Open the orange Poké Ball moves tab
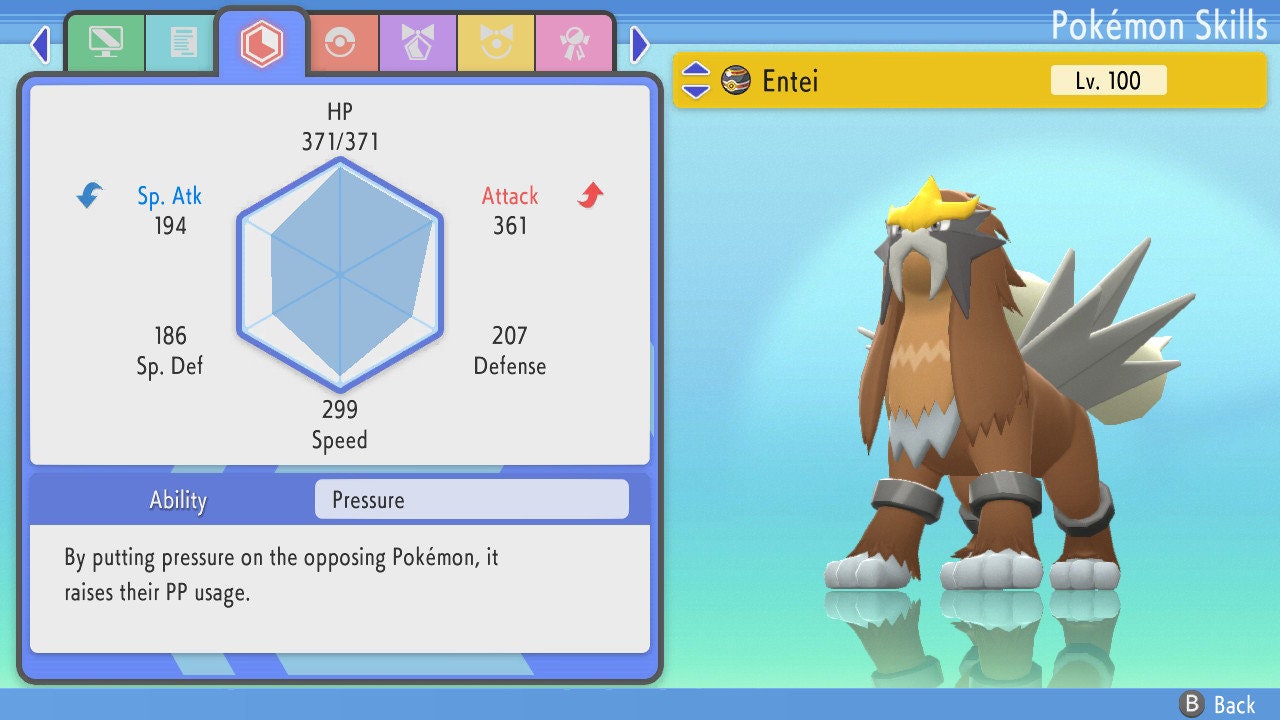Screen dimensions: 1280x720 point(339,42)
